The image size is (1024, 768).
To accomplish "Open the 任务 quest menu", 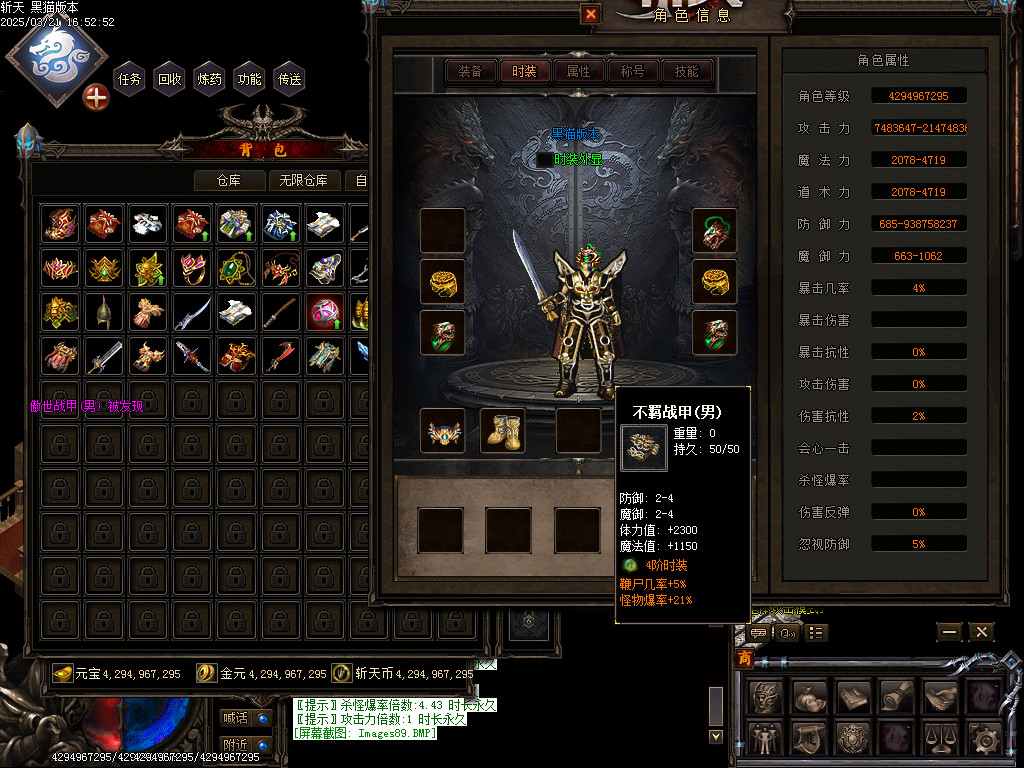I will coord(130,79).
